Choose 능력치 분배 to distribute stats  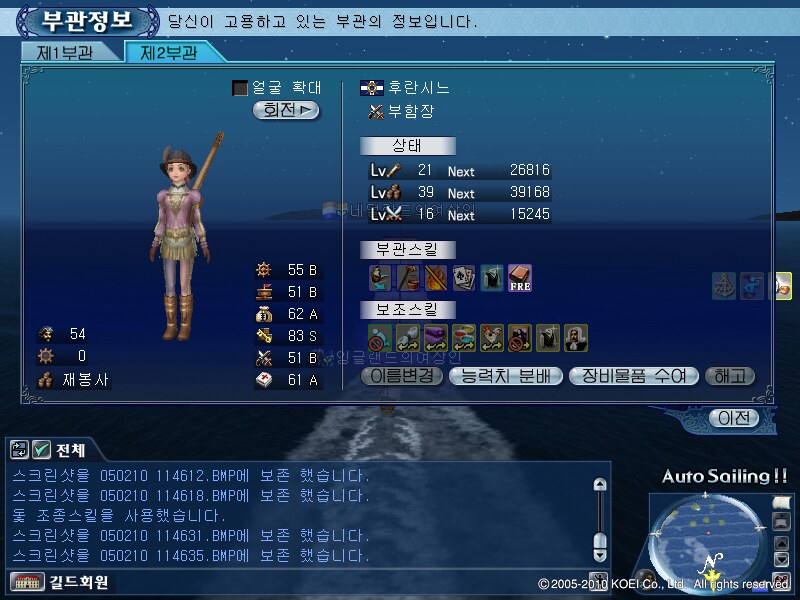[506, 376]
